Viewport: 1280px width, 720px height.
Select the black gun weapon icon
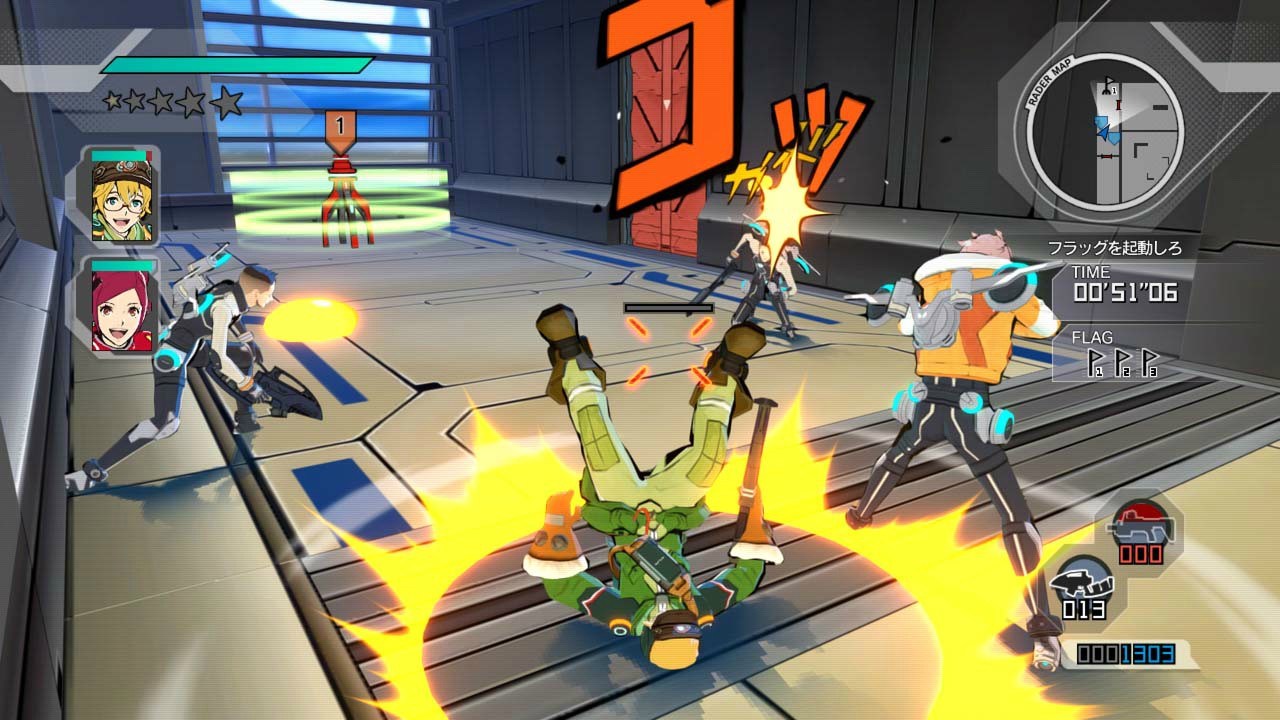1082,581
